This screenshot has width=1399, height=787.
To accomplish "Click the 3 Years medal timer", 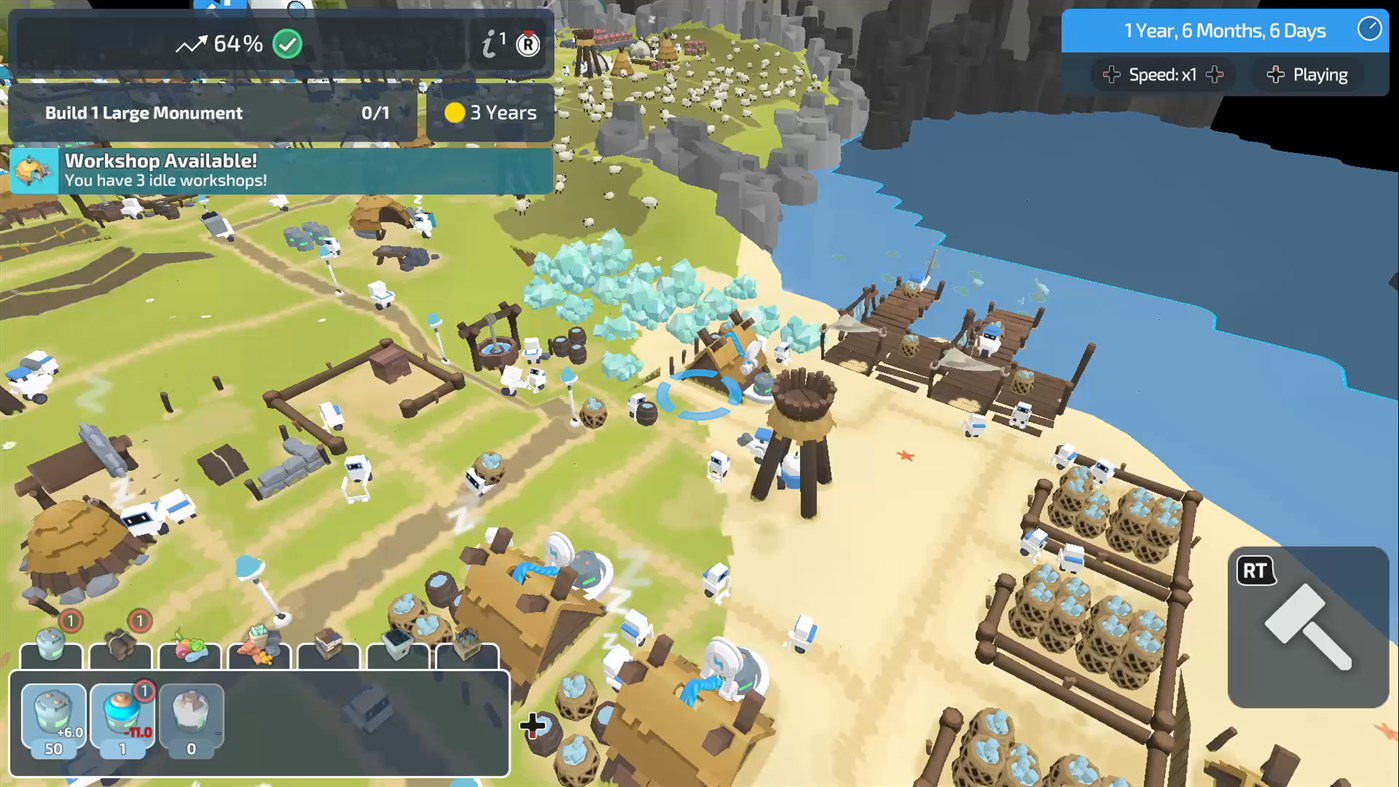I will 490,112.
